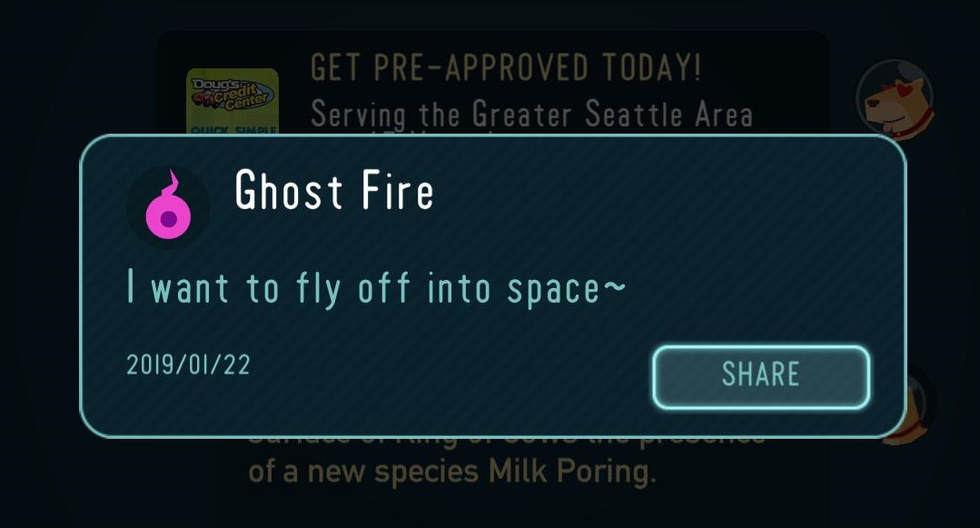Tap the heart-eyed dog avatar
This screenshot has height=528, width=980.
(895, 101)
